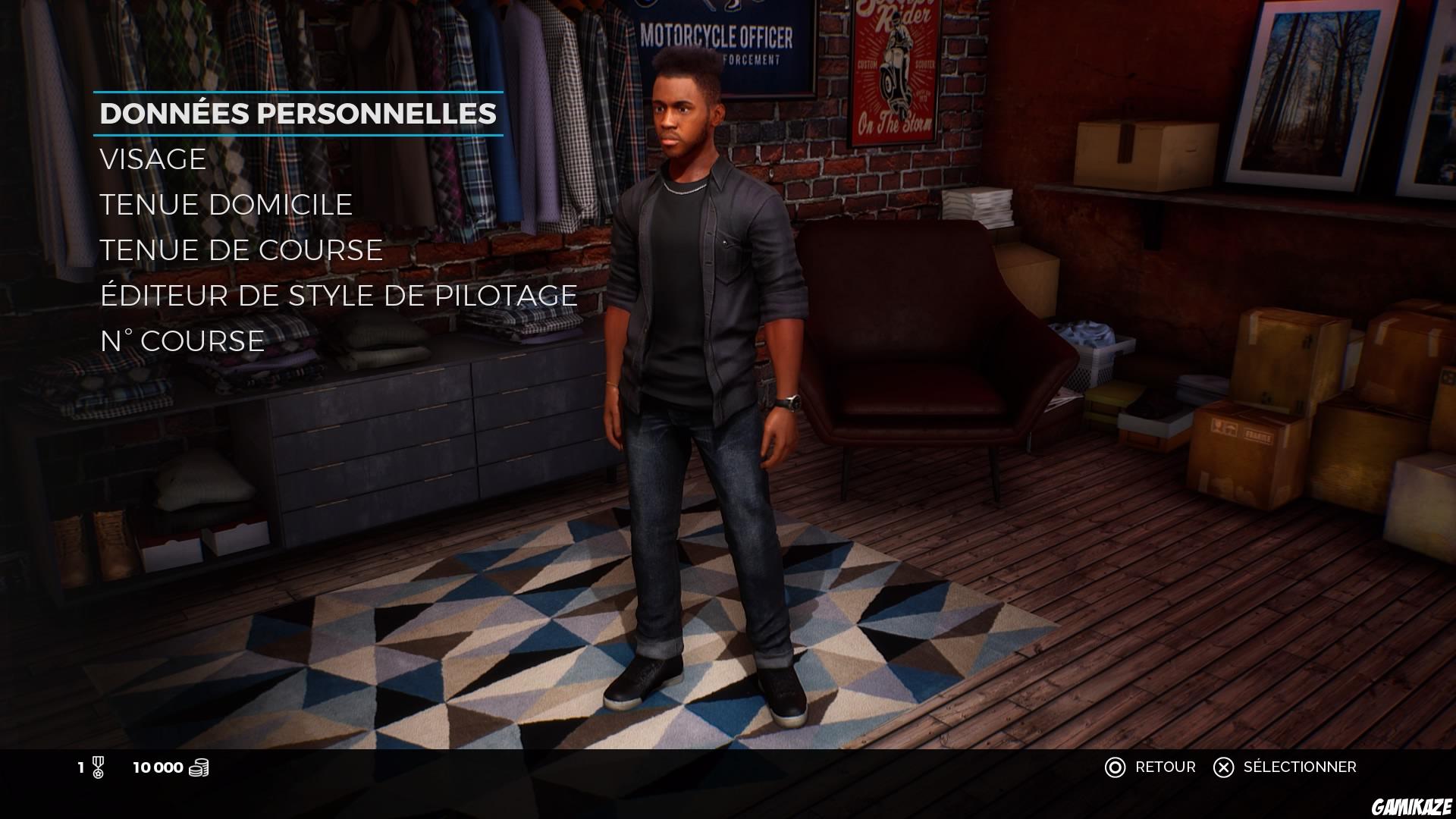Open the Visage customization option
This screenshot has height=819, width=1456.
click(153, 159)
